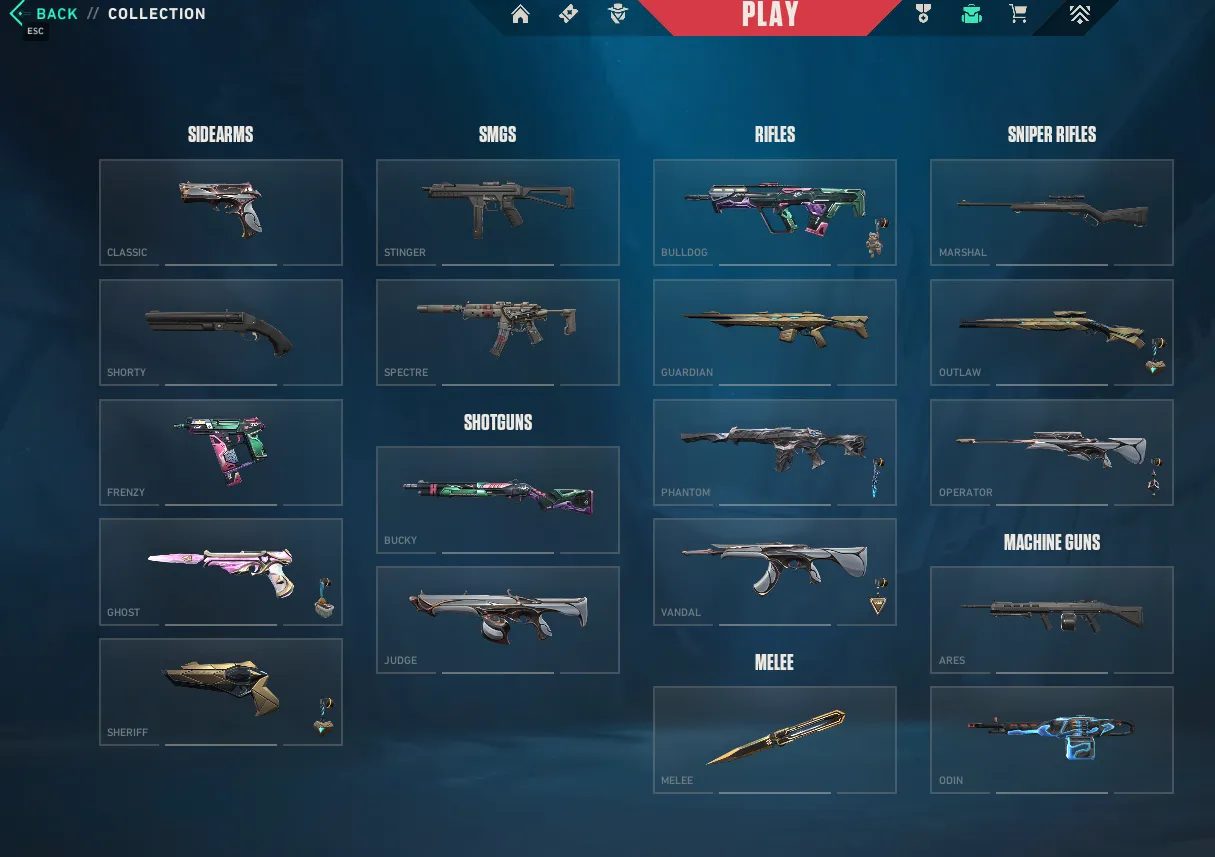This screenshot has height=857, width=1215.
Task: Pick the Sheriff revolver slot
Action: click(x=221, y=691)
